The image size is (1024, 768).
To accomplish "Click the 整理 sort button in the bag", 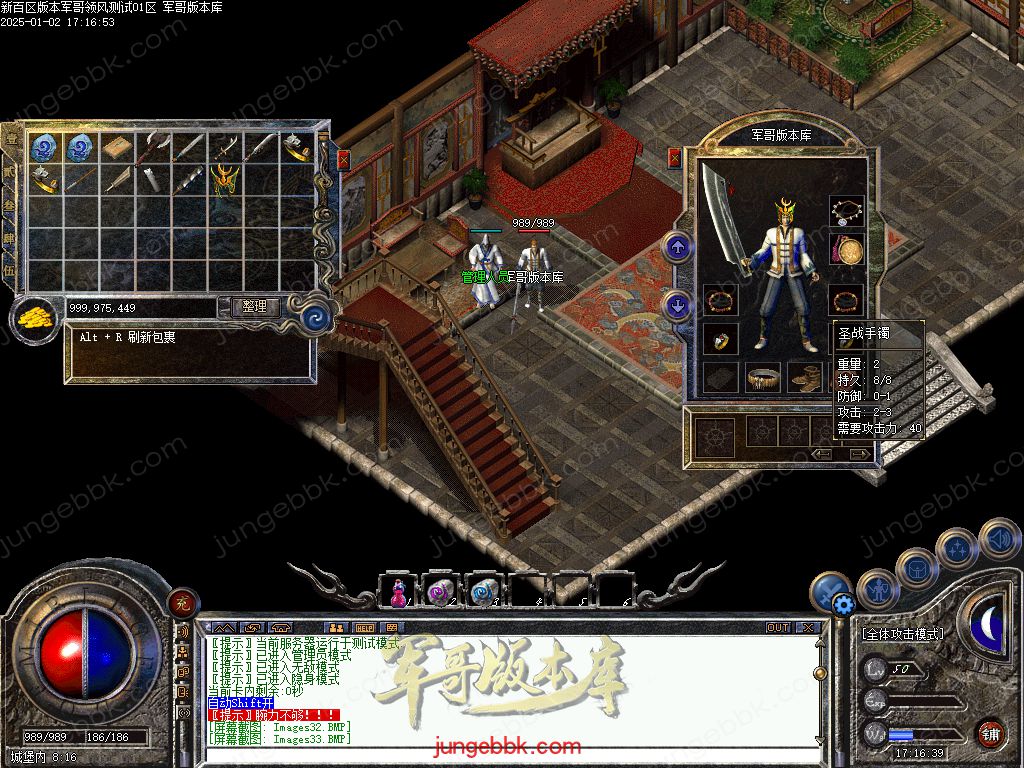I will [255, 307].
